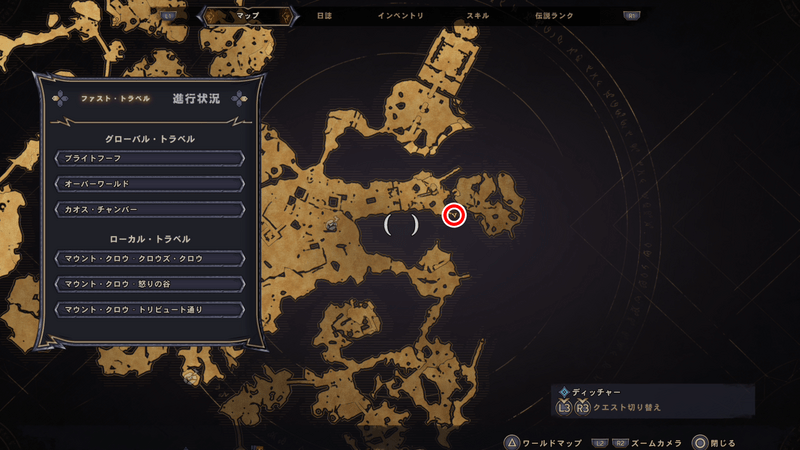Click the red-circled map marker
Image resolution: width=800 pixels, height=450 pixels.
pos(455,214)
